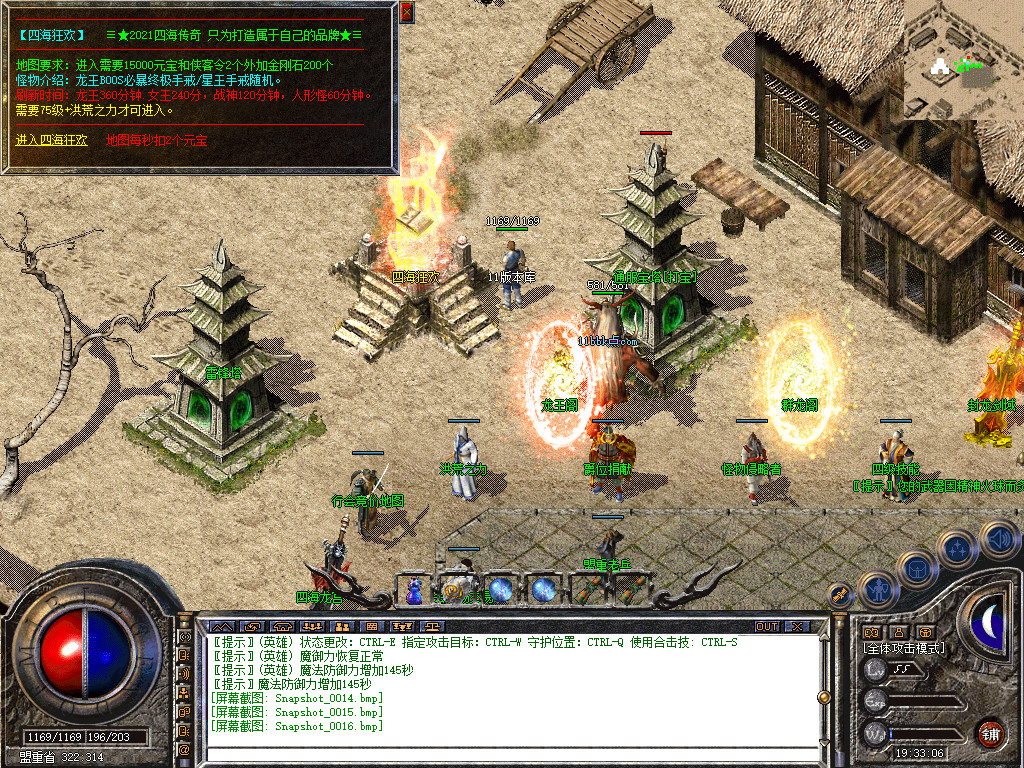The width and height of the screenshot is (1024, 768).
Task: Close the chat panel with X button
Action: click(796, 626)
